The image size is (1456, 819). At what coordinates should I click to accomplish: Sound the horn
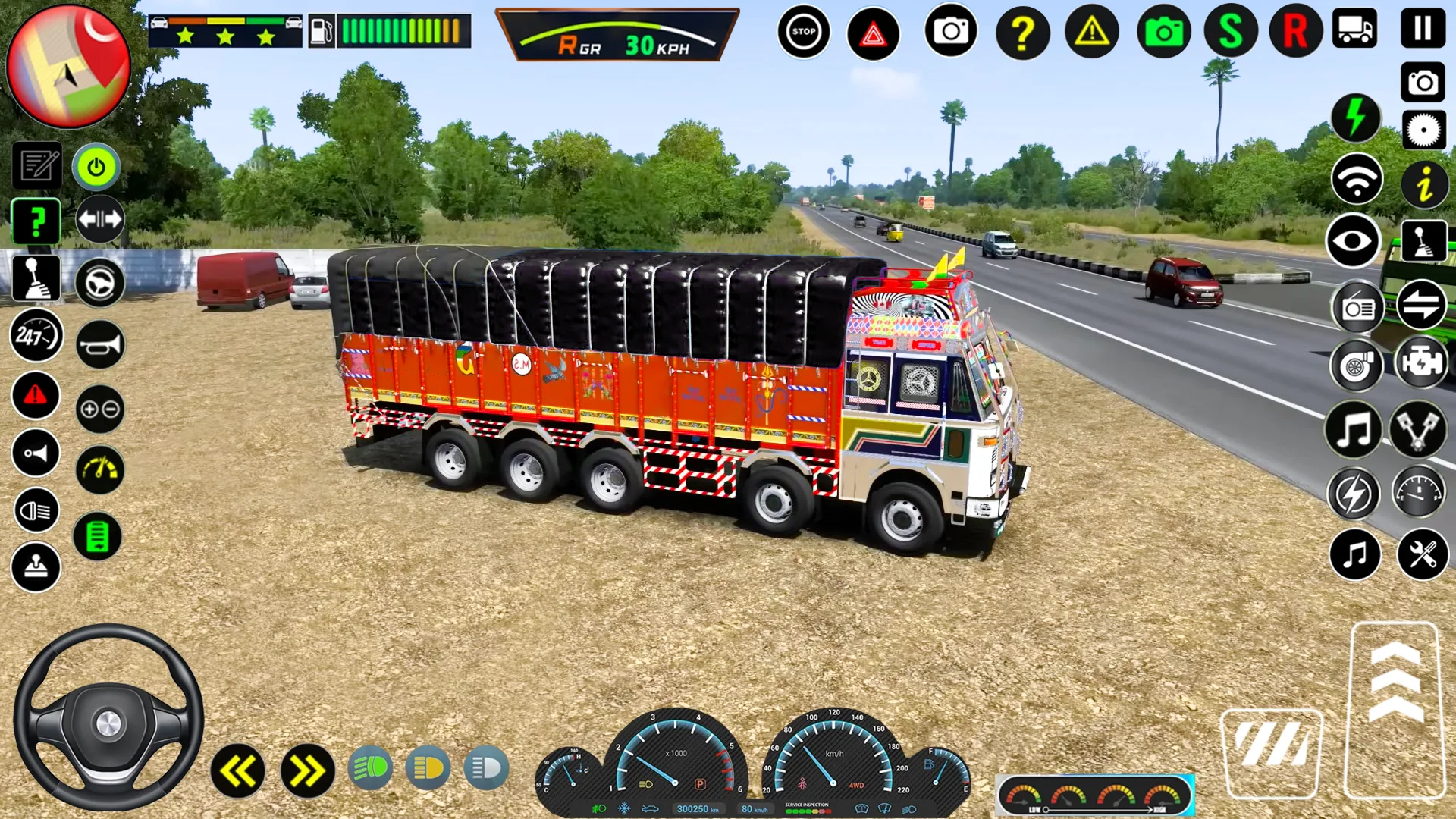(x=100, y=345)
